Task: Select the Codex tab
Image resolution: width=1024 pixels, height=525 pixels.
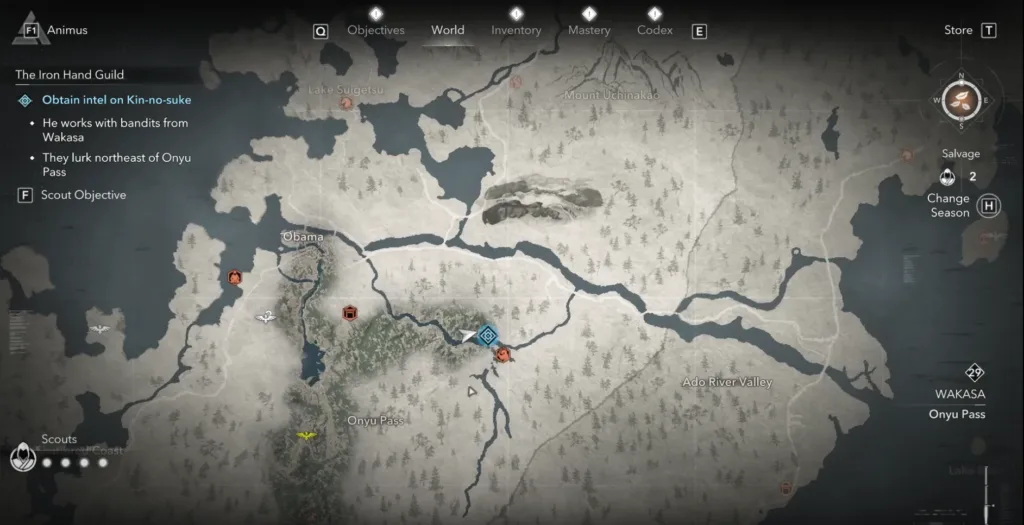Action: coord(655,30)
